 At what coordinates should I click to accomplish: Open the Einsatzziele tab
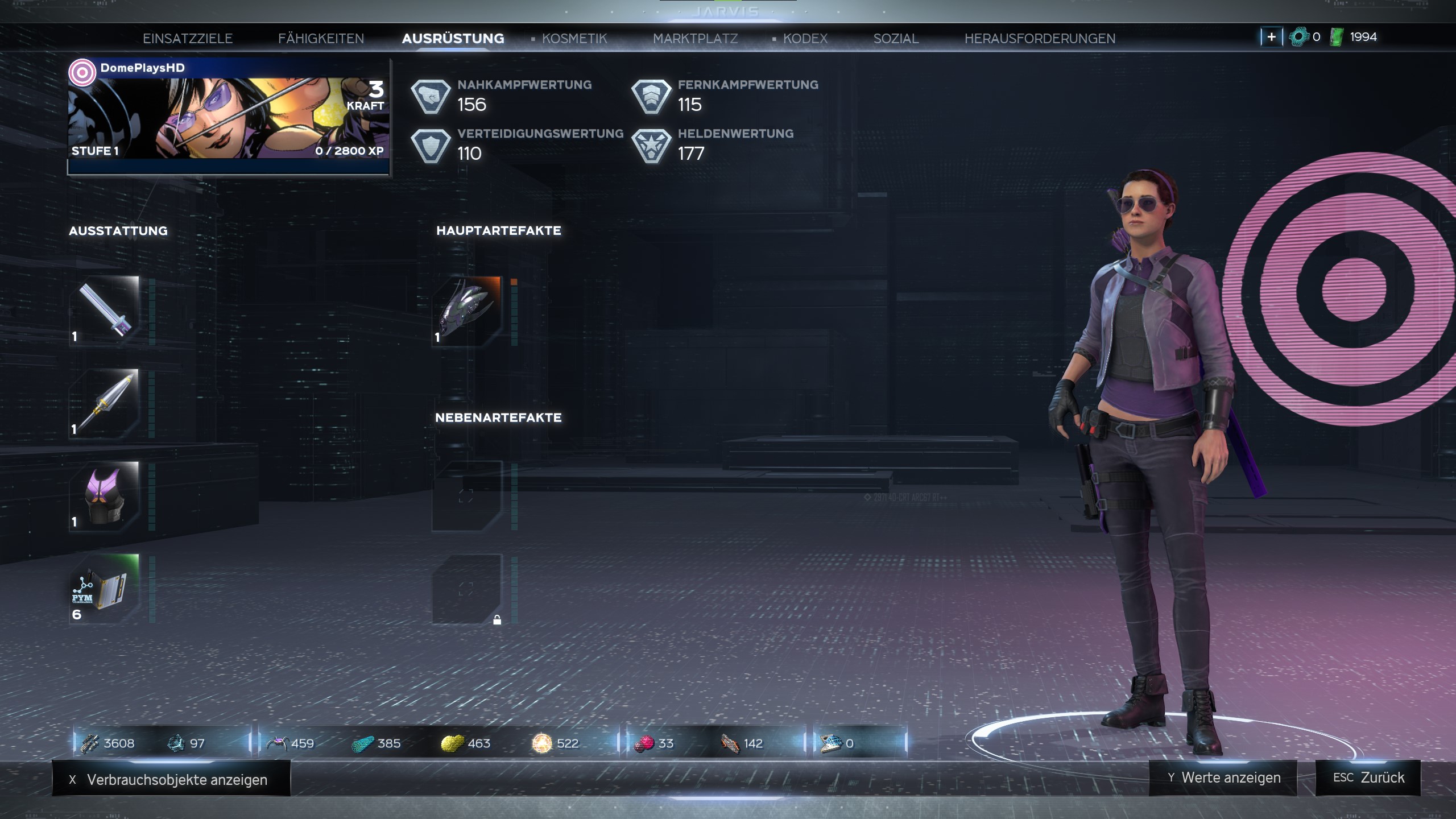pos(188,39)
